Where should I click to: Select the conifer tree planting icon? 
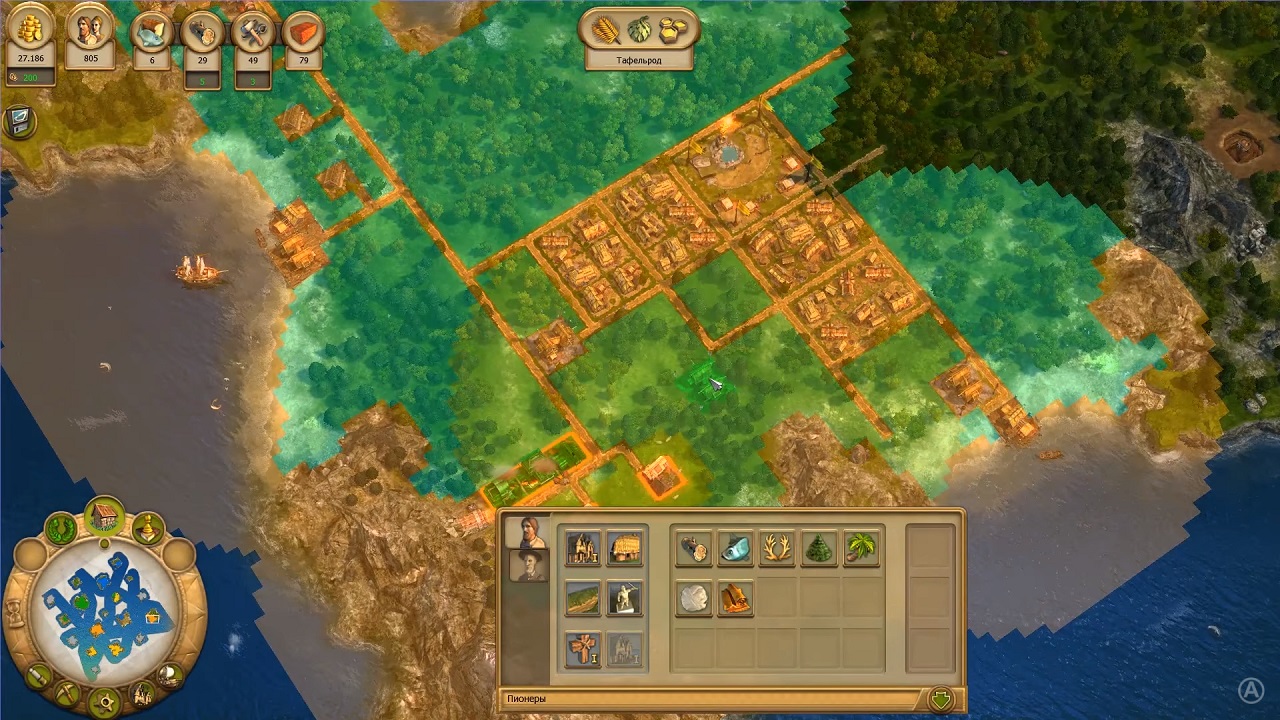tap(820, 549)
